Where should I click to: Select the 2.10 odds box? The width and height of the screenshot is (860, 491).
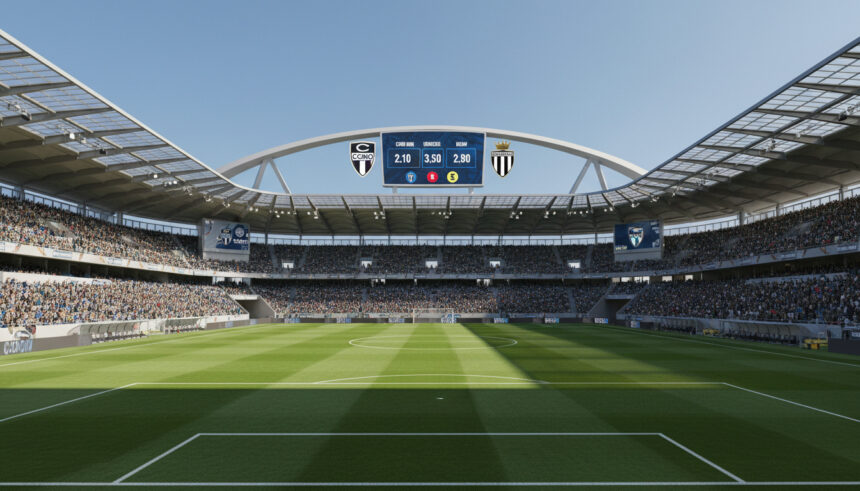click(403, 158)
